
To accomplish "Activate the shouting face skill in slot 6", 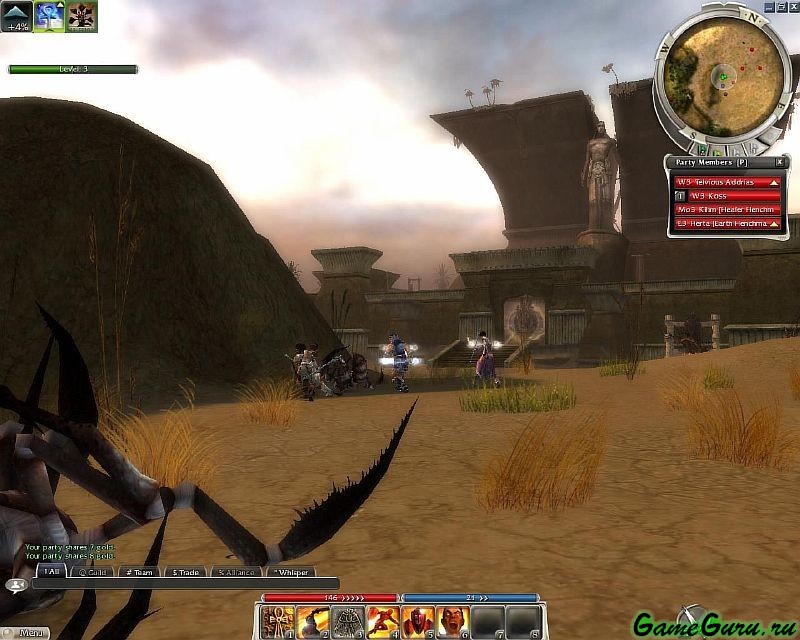I will 453,621.
